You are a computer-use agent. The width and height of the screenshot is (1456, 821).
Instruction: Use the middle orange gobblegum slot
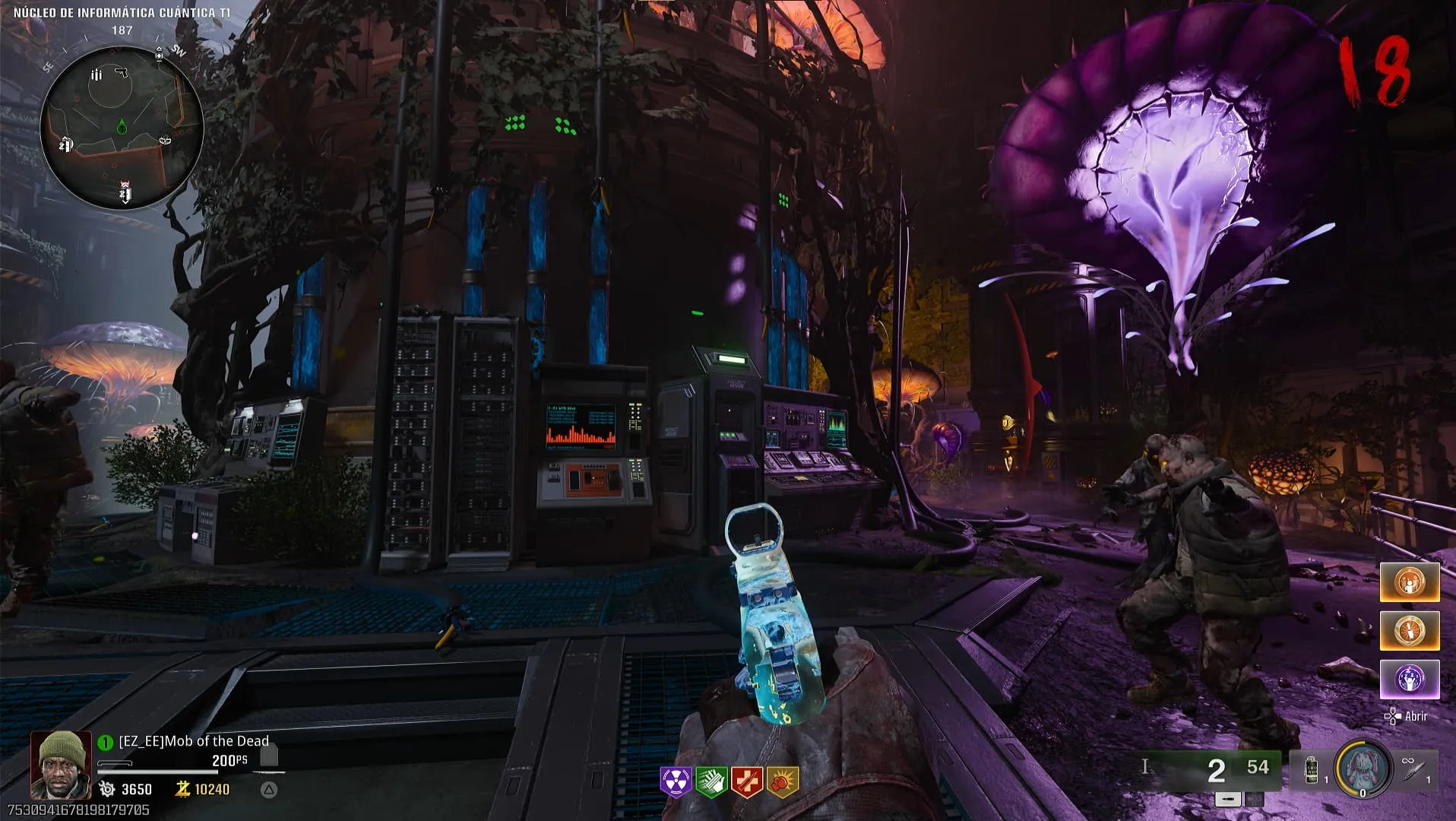point(1409,631)
